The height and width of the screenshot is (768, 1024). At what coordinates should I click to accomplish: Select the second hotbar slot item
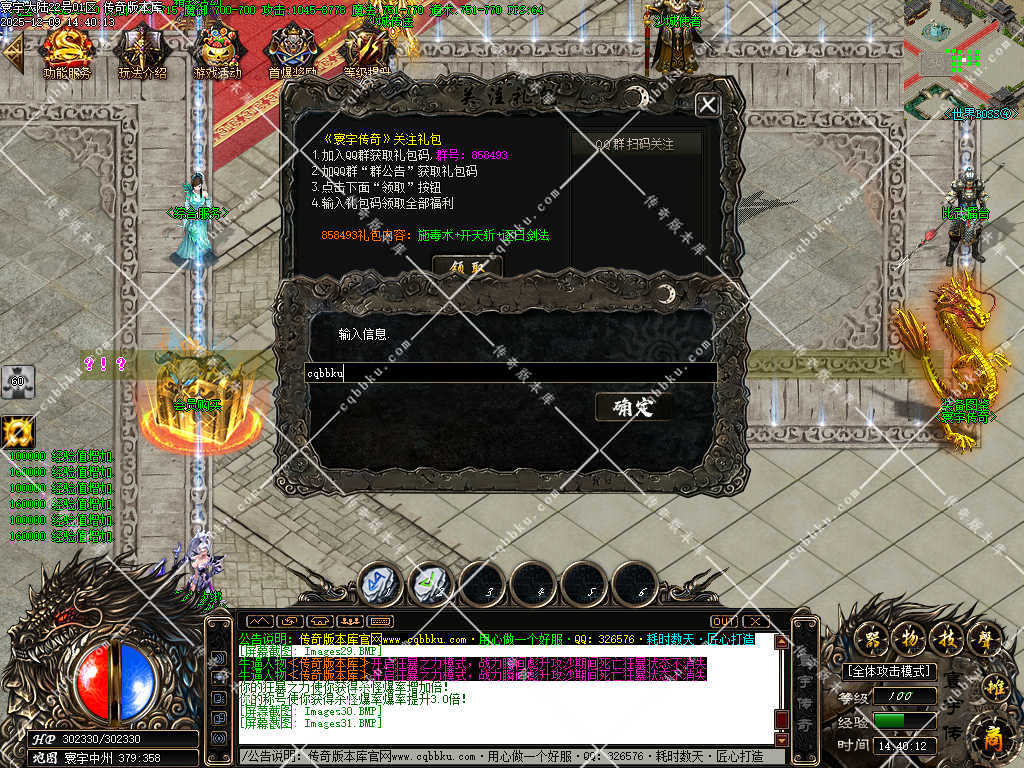431,584
